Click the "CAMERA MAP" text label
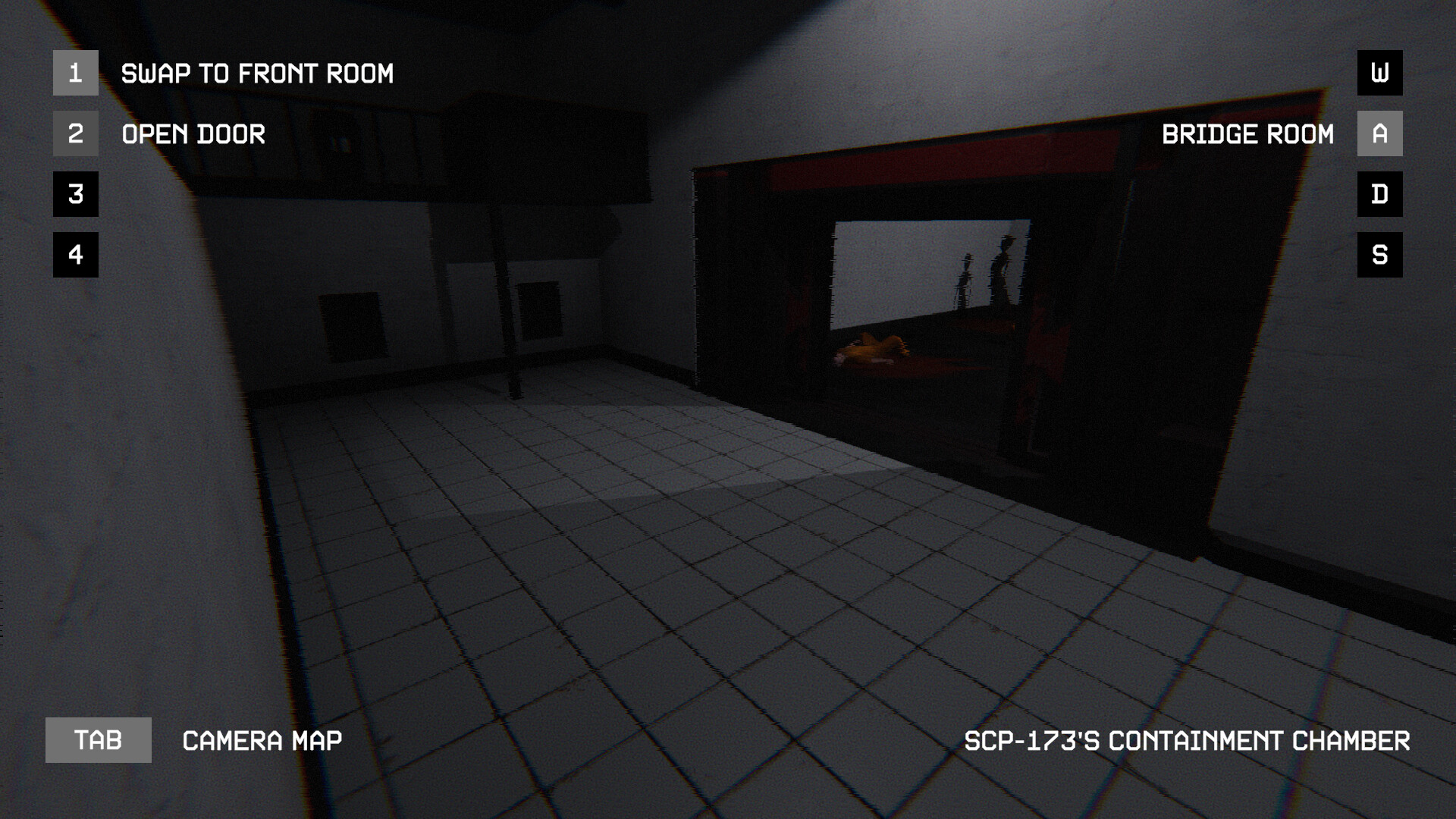1456x819 pixels. 262,740
